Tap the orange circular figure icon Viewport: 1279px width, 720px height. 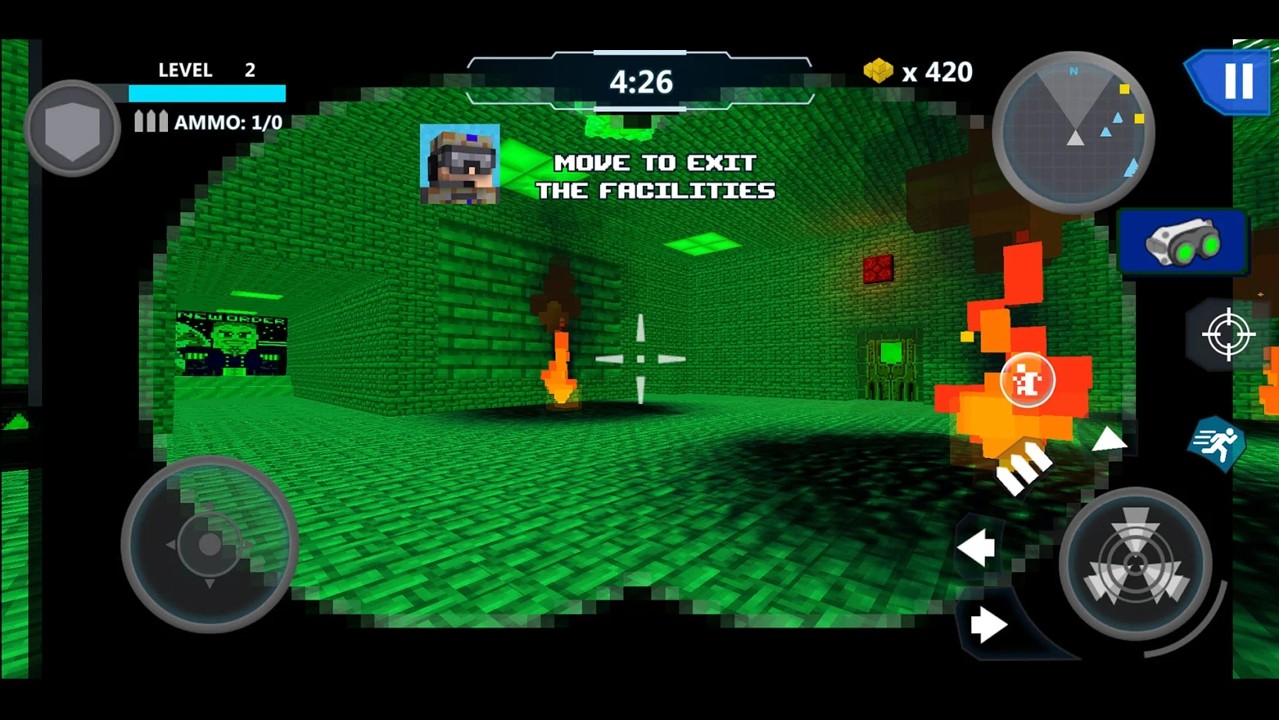click(1027, 380)
